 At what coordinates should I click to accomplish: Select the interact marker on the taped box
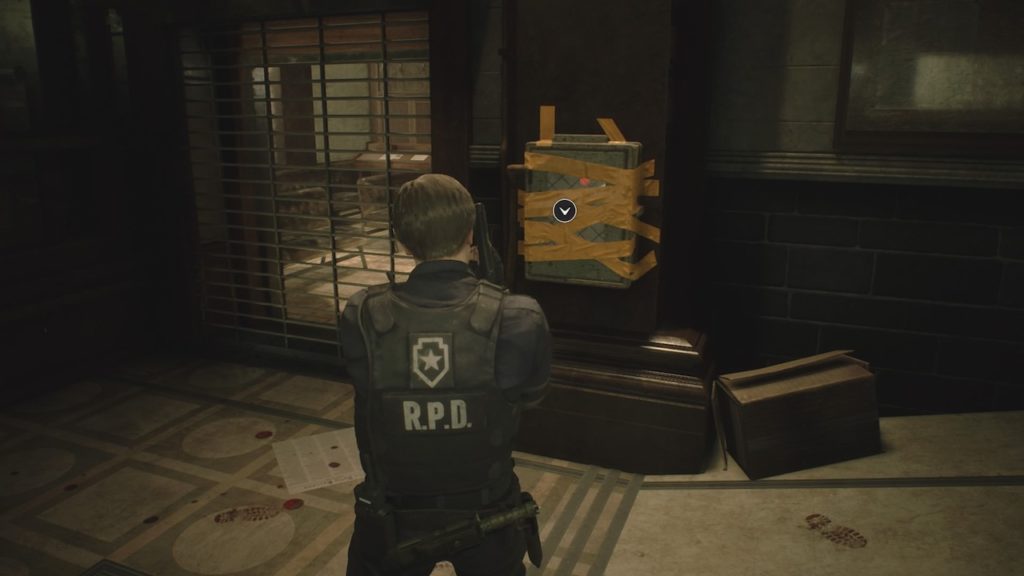(564, 210)
